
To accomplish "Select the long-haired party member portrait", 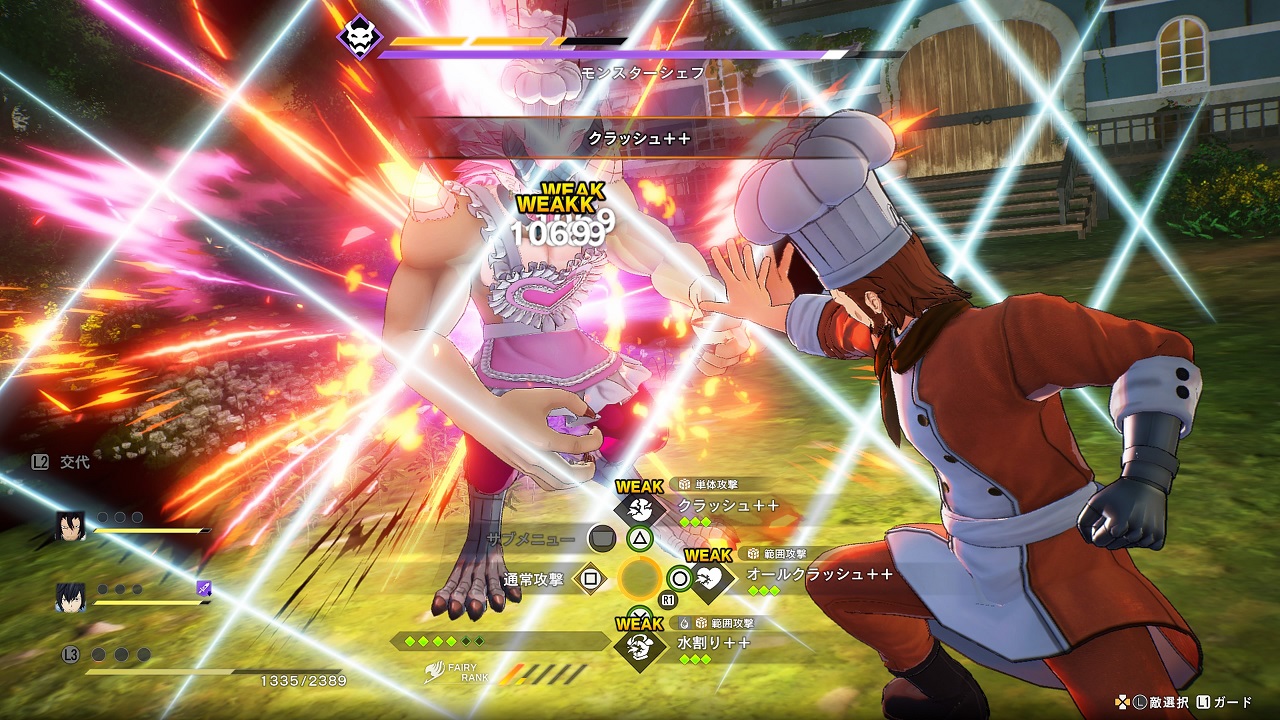I will pyautogui.click(x=69, y=525).
